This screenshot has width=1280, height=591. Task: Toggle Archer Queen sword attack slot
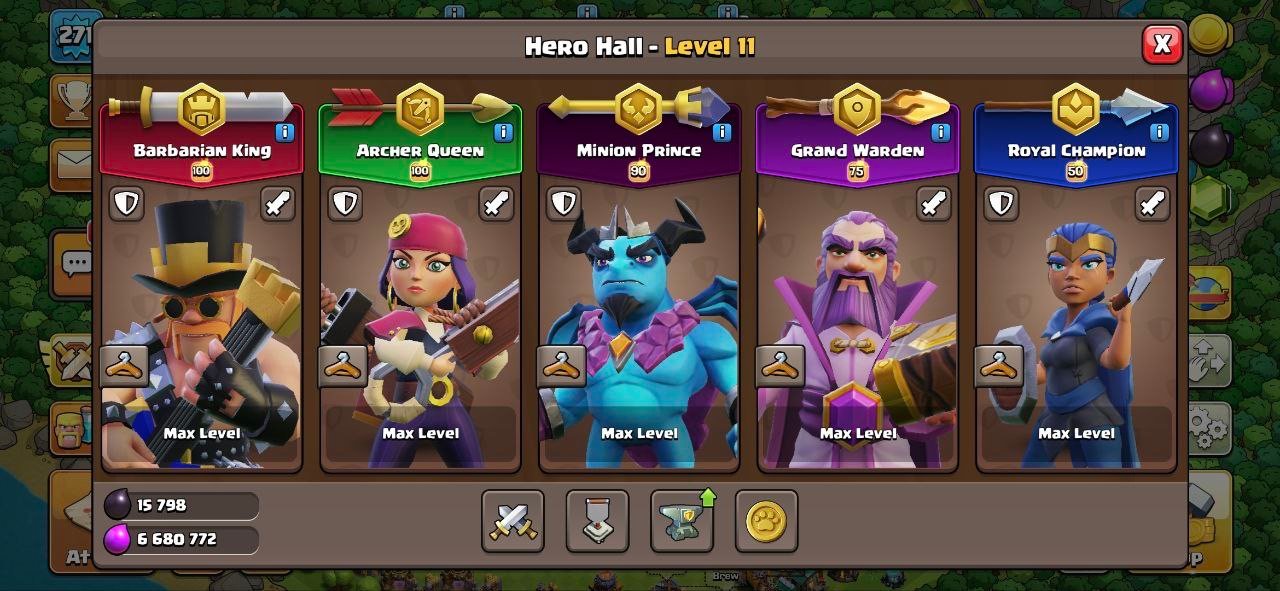click(x=496, y=204)
